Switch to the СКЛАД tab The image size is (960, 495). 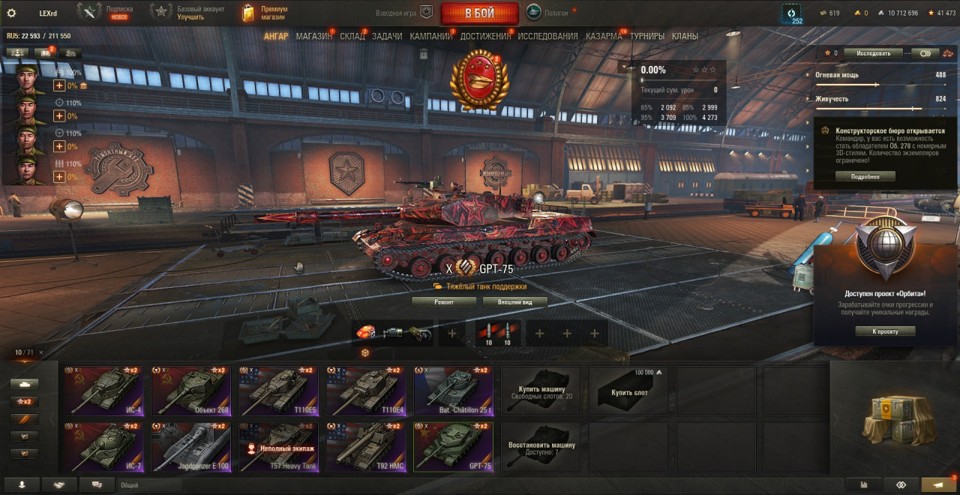tap(352, 36)
